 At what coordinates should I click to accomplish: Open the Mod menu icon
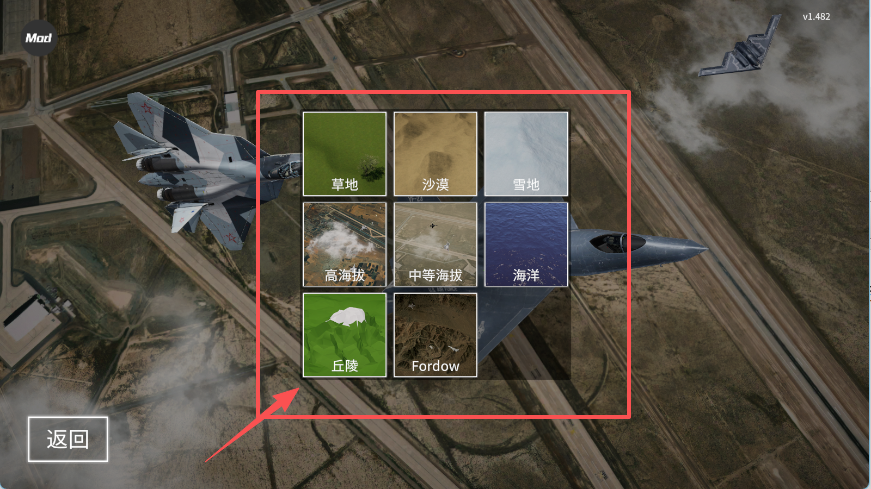coord(40,37)
